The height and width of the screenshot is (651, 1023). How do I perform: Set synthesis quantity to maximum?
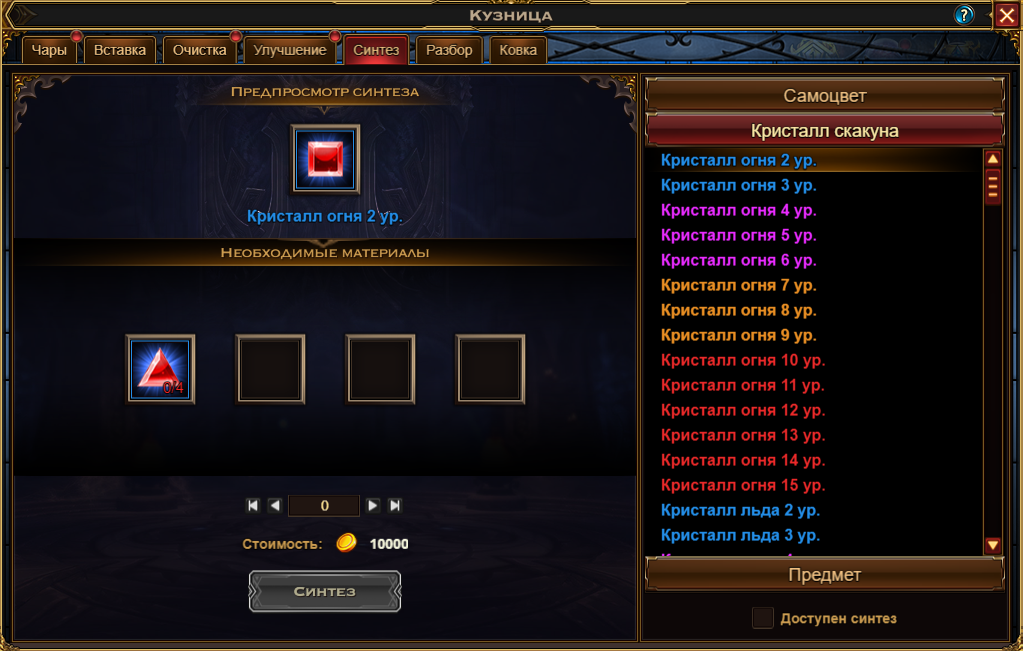pyautogui.click(x=395, y=506)
